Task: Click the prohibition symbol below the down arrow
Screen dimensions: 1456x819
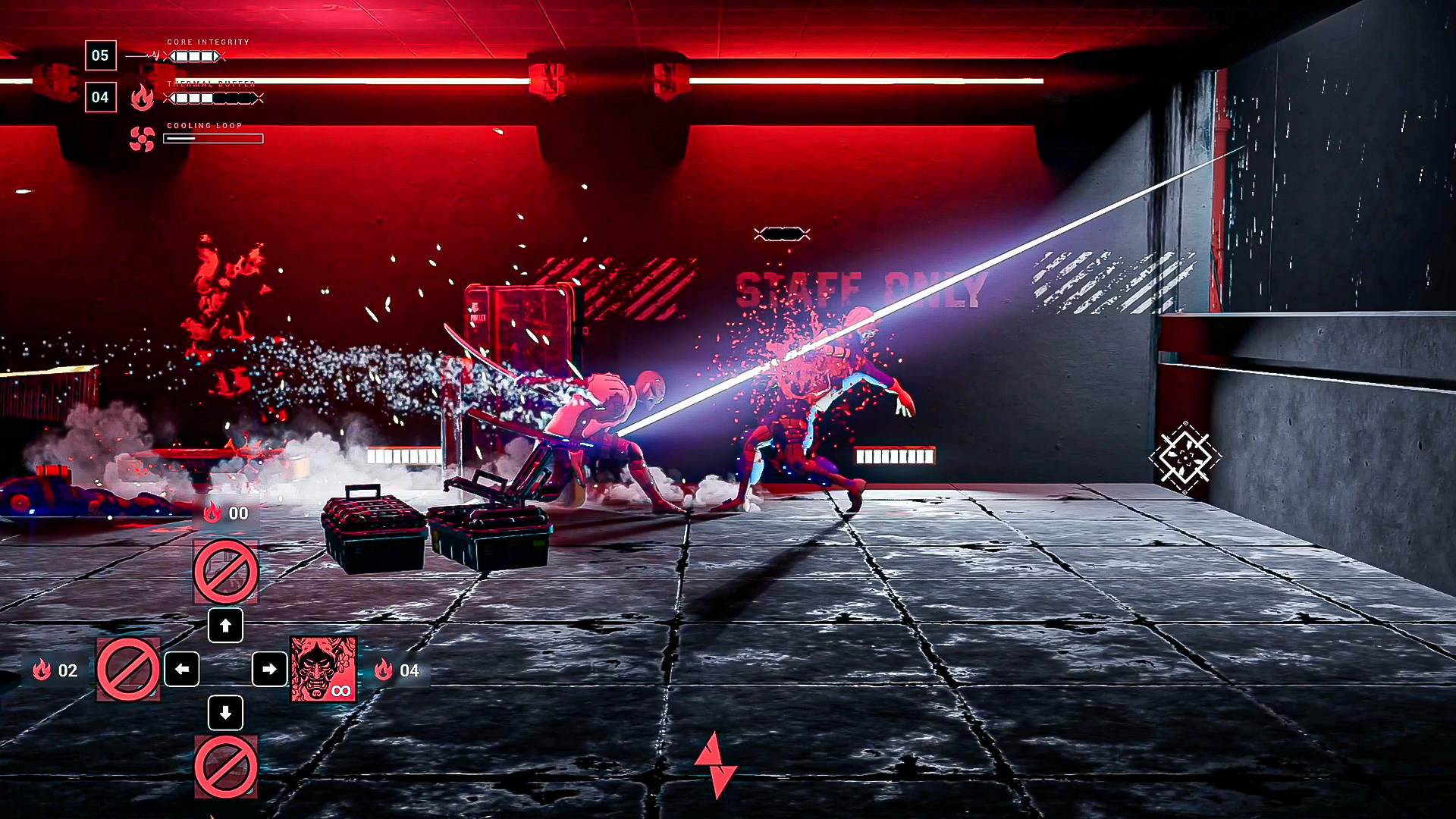Action: [x=225, y=766]
